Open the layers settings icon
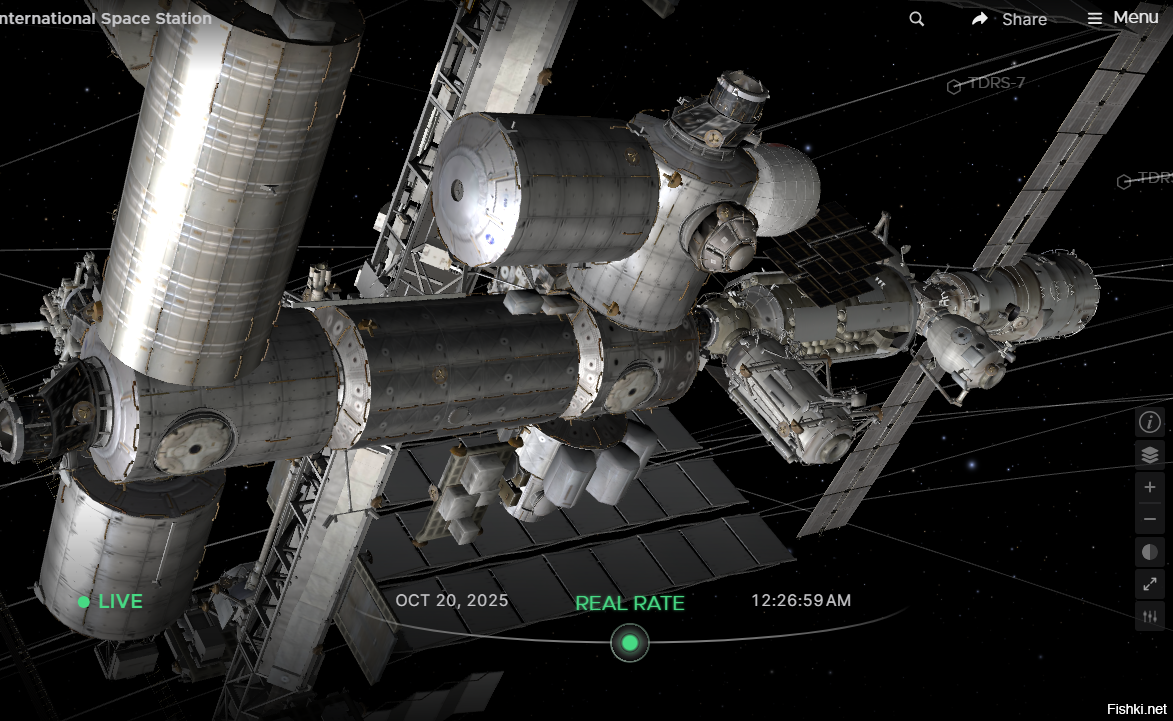 (x=1150, y=455)
